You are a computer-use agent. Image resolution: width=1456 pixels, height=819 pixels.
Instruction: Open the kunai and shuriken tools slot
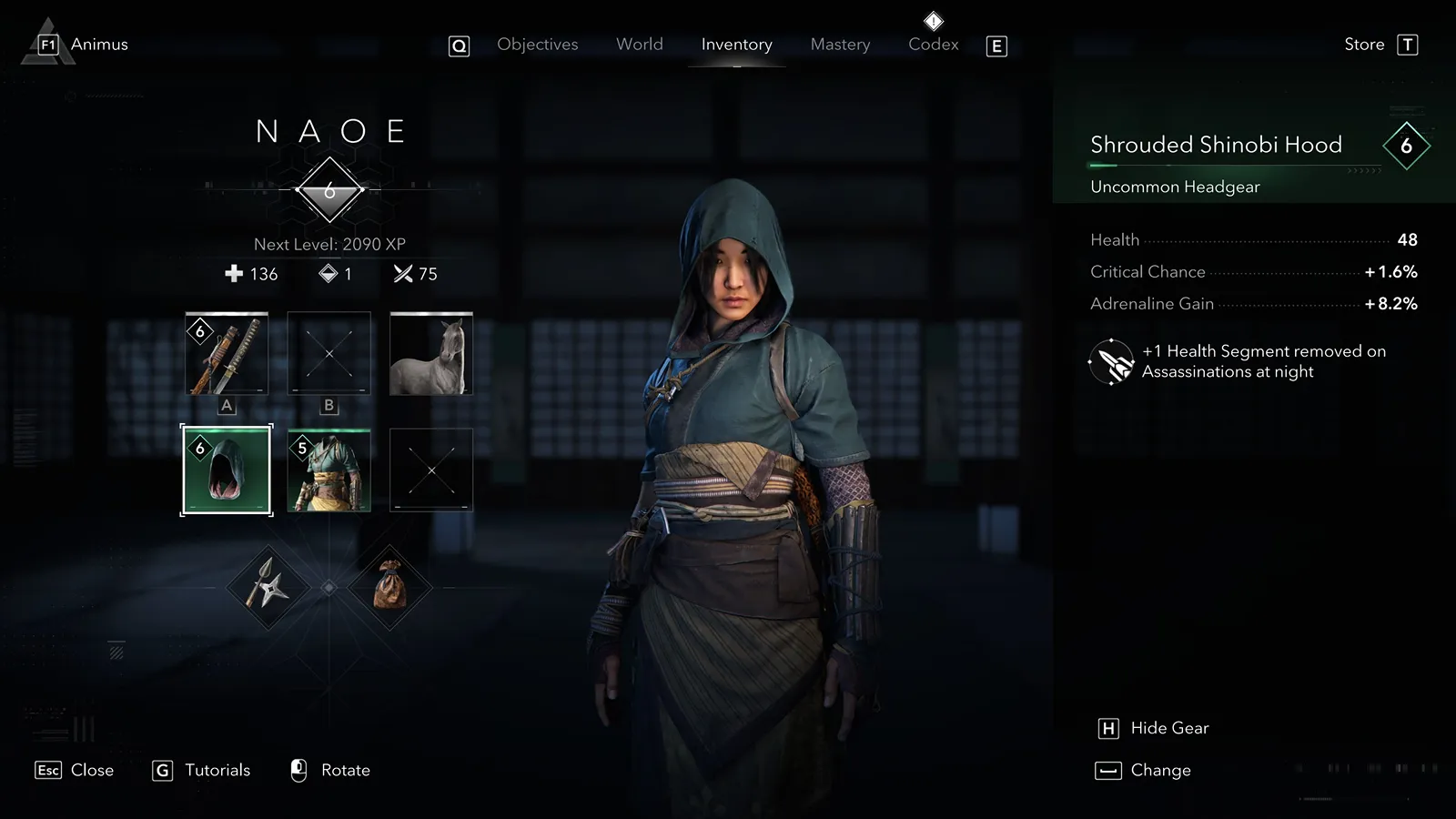(x=268, y=587)
